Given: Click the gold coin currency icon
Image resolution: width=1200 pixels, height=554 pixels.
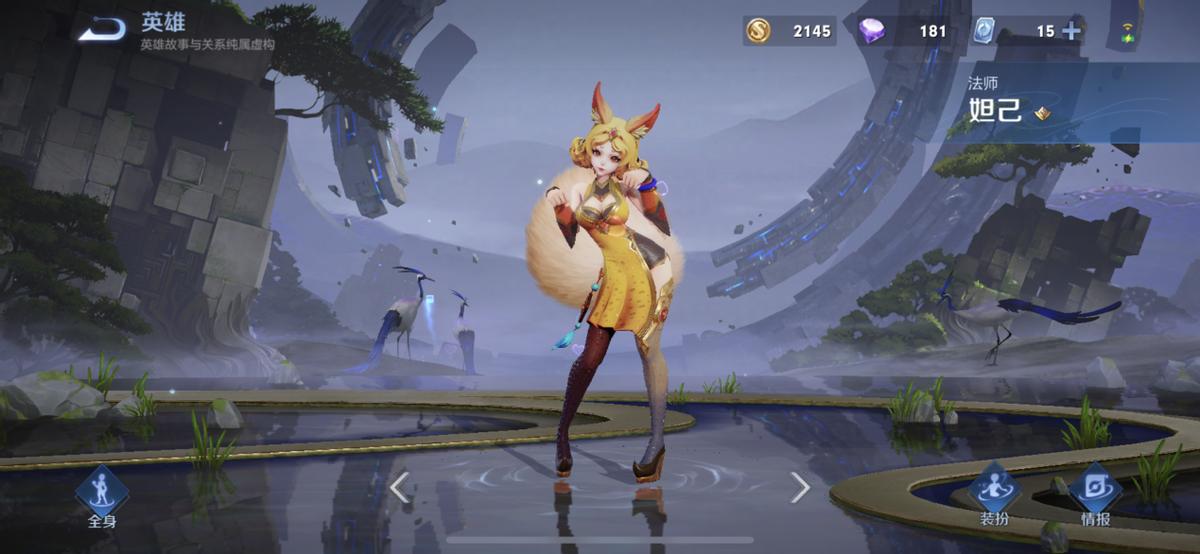Looking at the screenshot, I should pyautogui.click(x=758, y=31).
